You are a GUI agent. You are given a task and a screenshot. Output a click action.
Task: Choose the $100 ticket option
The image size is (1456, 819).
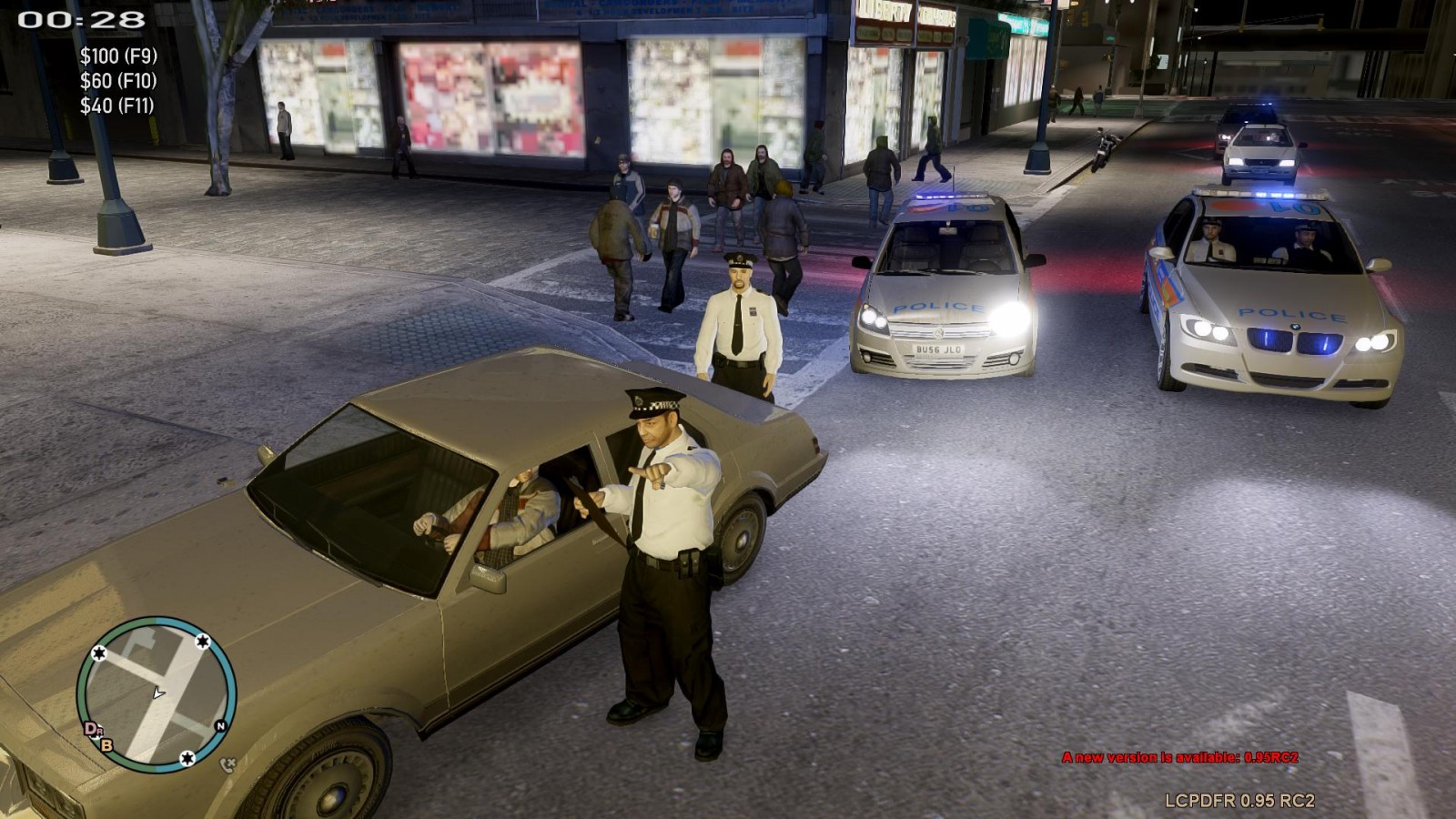(x=118, y=56)
